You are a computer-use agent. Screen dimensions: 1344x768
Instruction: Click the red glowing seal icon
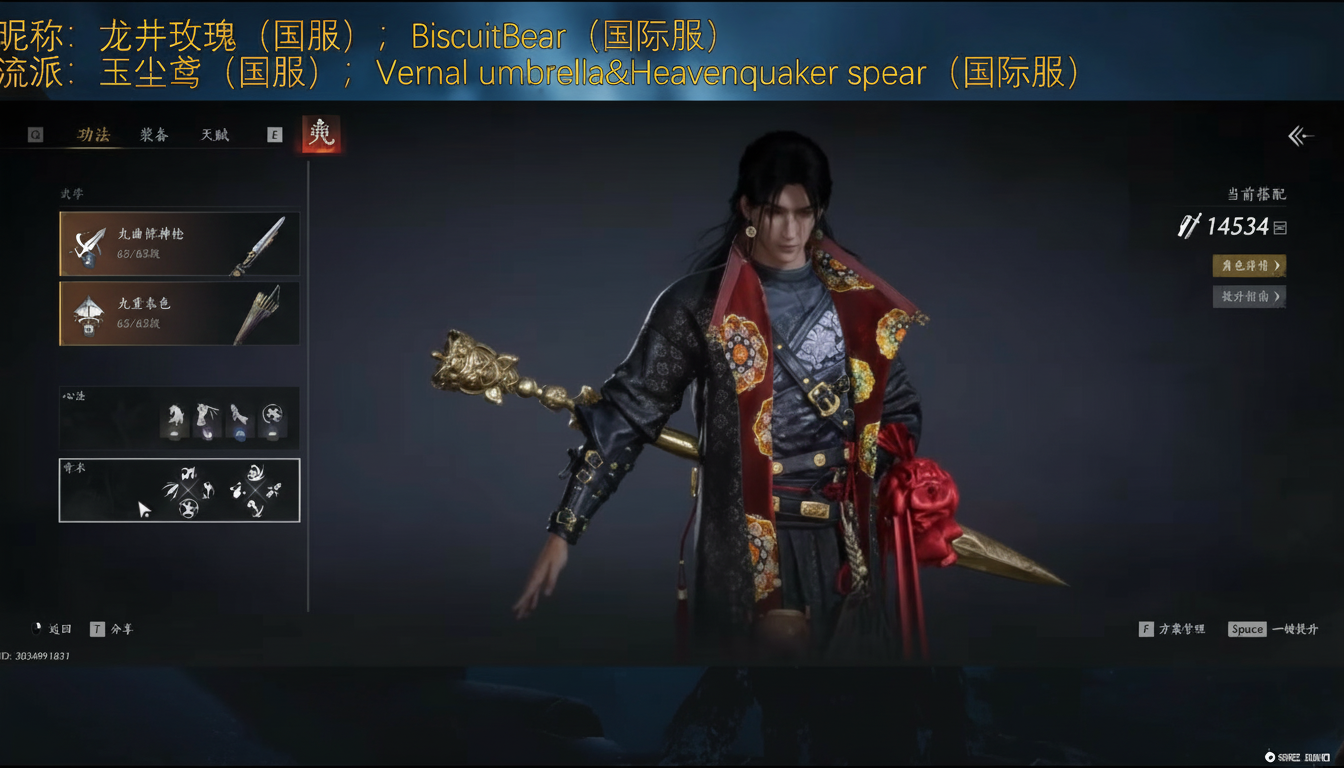(x=321, y=134)
